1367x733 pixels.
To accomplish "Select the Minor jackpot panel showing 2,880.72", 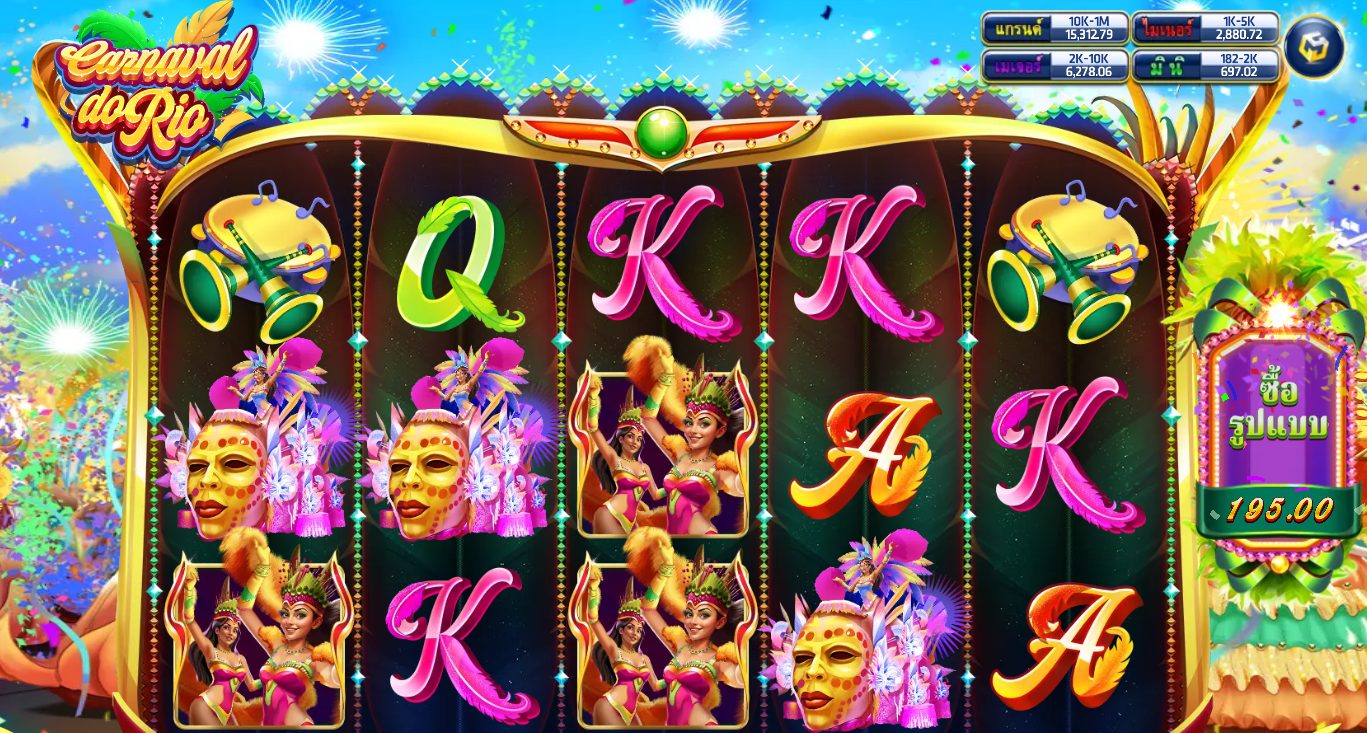I will pos(1205,28).
